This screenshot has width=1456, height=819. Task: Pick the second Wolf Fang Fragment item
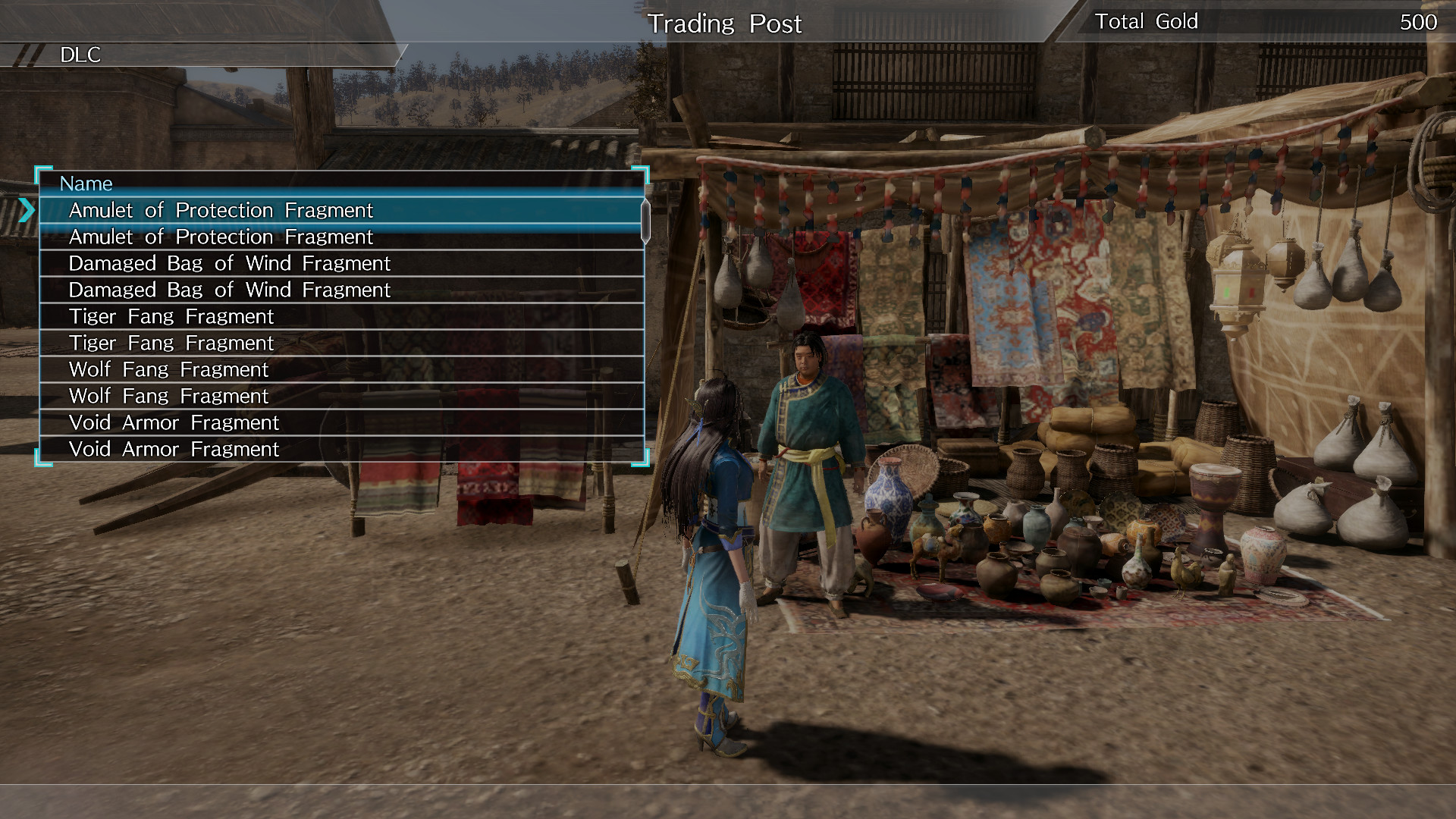[x=168, y=396]
